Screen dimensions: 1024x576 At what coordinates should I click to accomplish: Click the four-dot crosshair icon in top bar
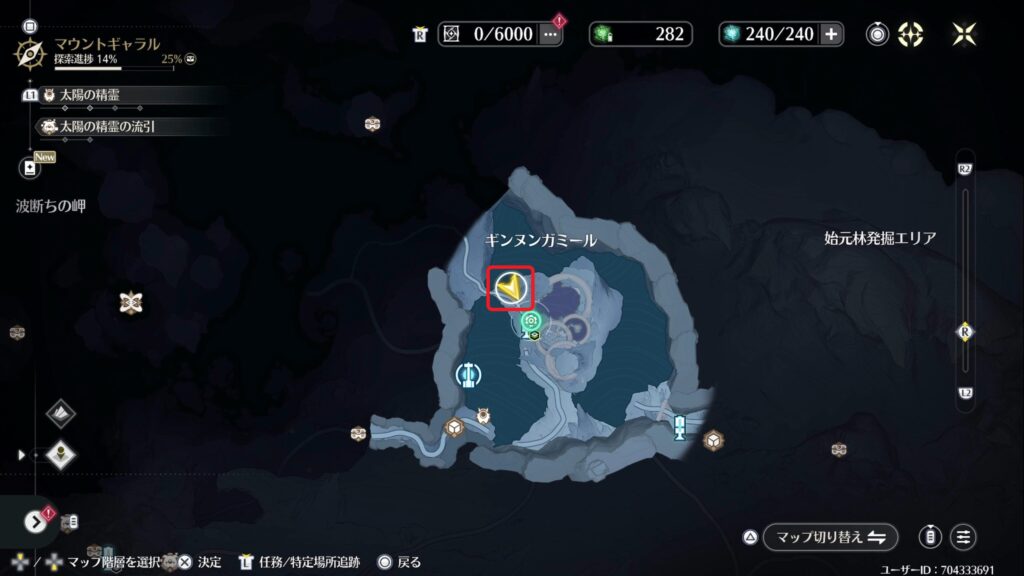[x=911, y=34]
